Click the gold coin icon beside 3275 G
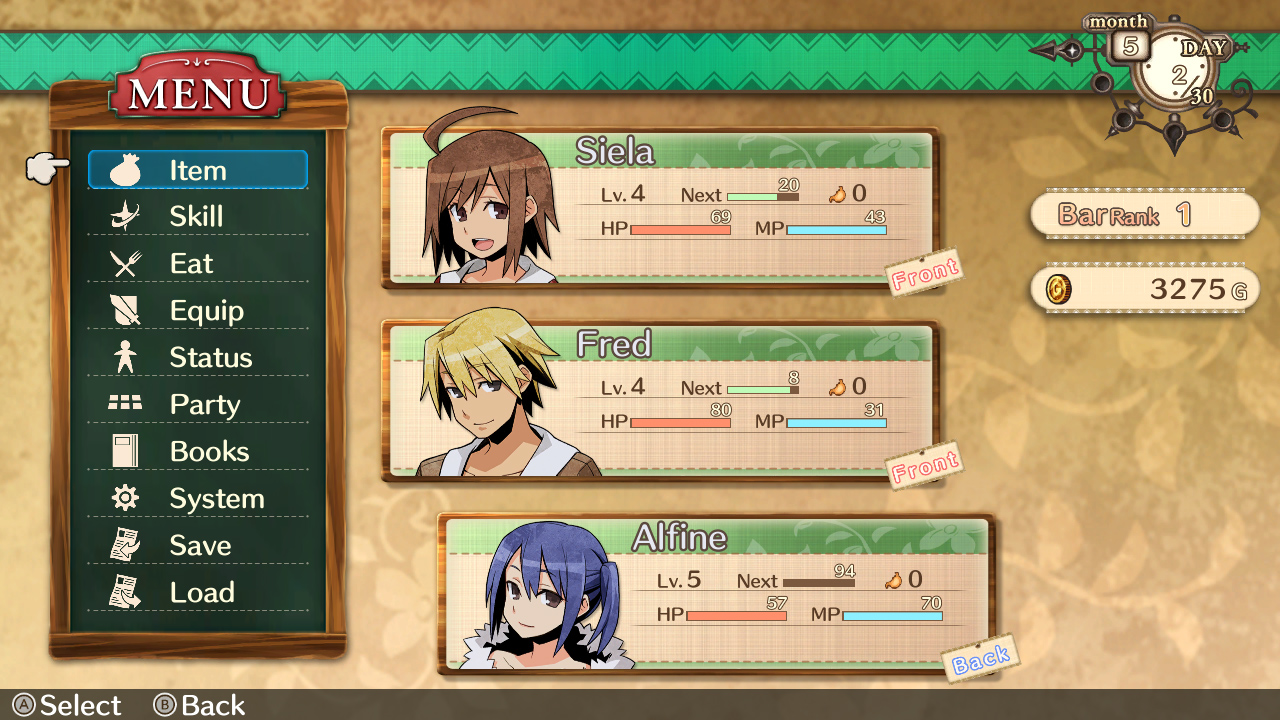Image resolution: width=1280 pixels, height=720 pixels. coord(1060,288)
